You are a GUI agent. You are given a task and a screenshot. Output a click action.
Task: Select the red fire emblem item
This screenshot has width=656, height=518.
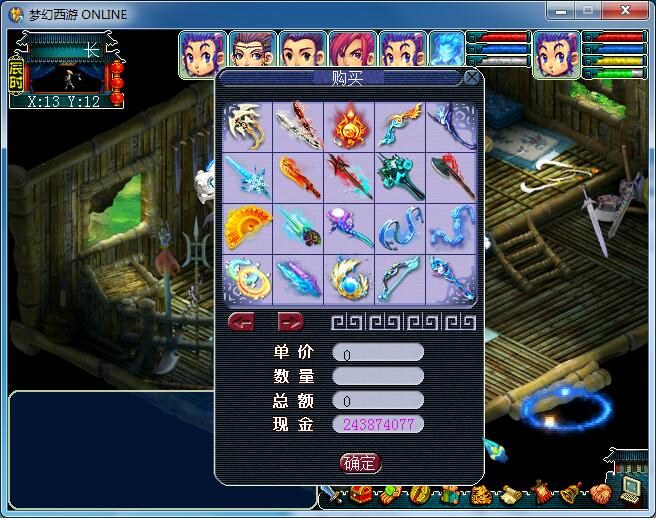350,126
